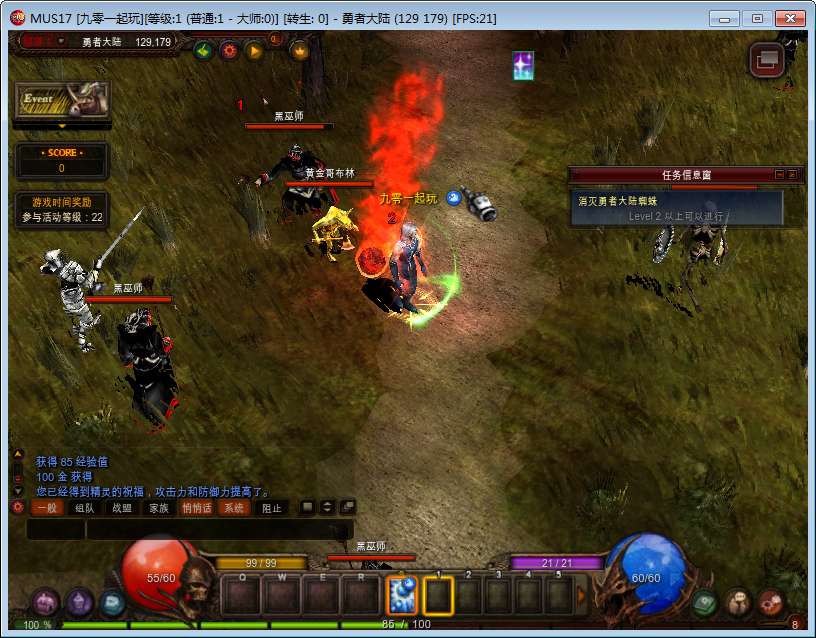The height and width of the screenshot is (638, 816).
Task: Click the green arrow icon in top bar
Action: coord(204,50)
